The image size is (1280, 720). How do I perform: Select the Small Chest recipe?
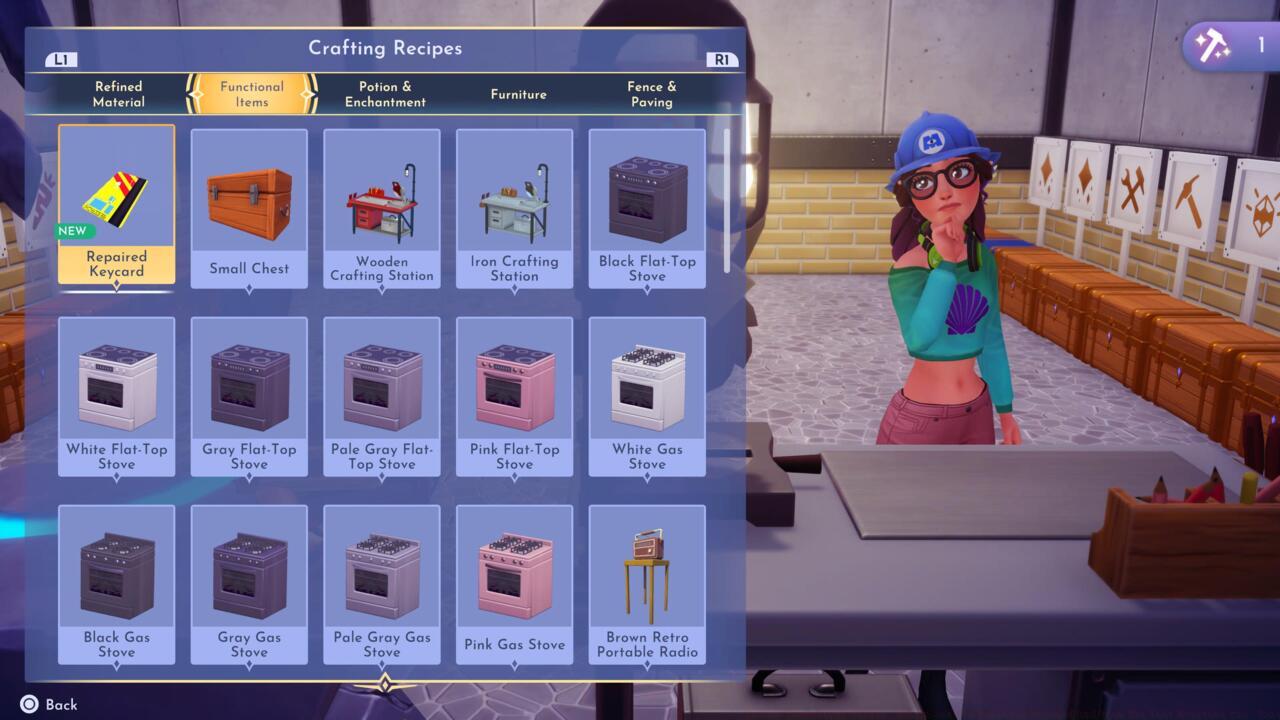[248, 195]
